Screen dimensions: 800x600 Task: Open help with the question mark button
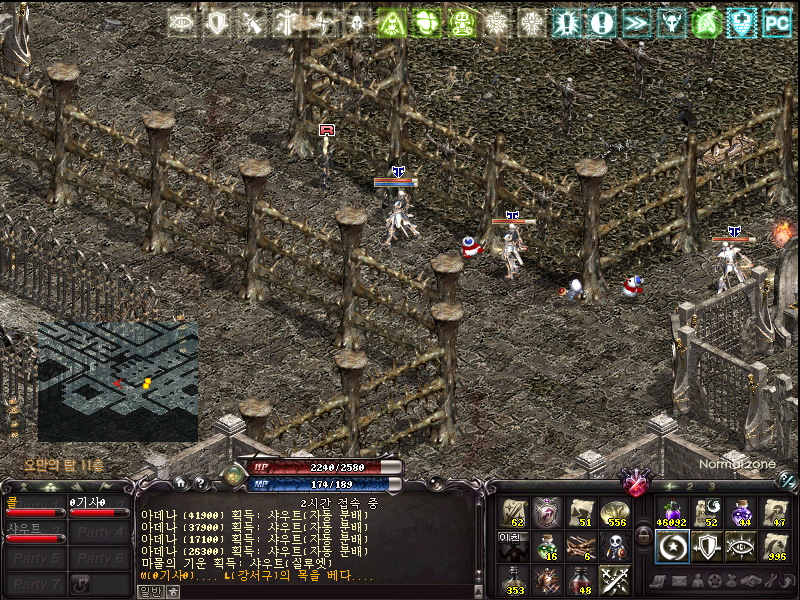coord(200,482)
